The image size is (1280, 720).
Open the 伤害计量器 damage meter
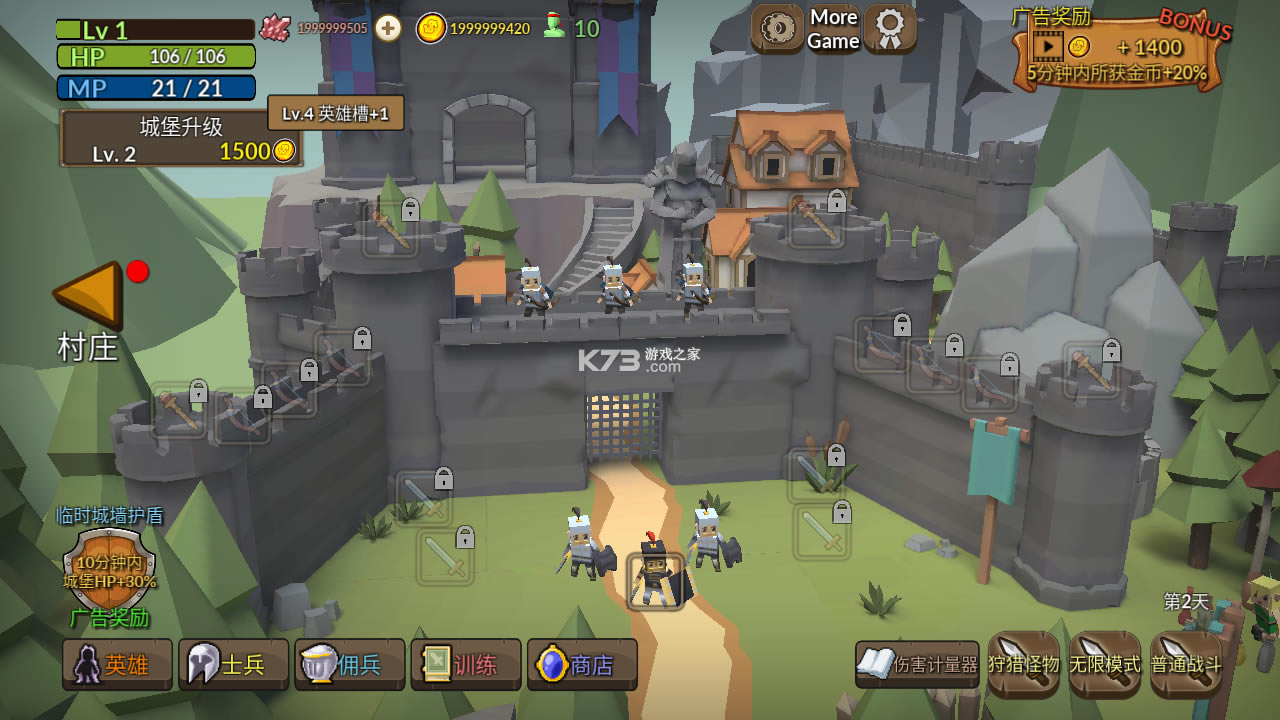[917, 665]
